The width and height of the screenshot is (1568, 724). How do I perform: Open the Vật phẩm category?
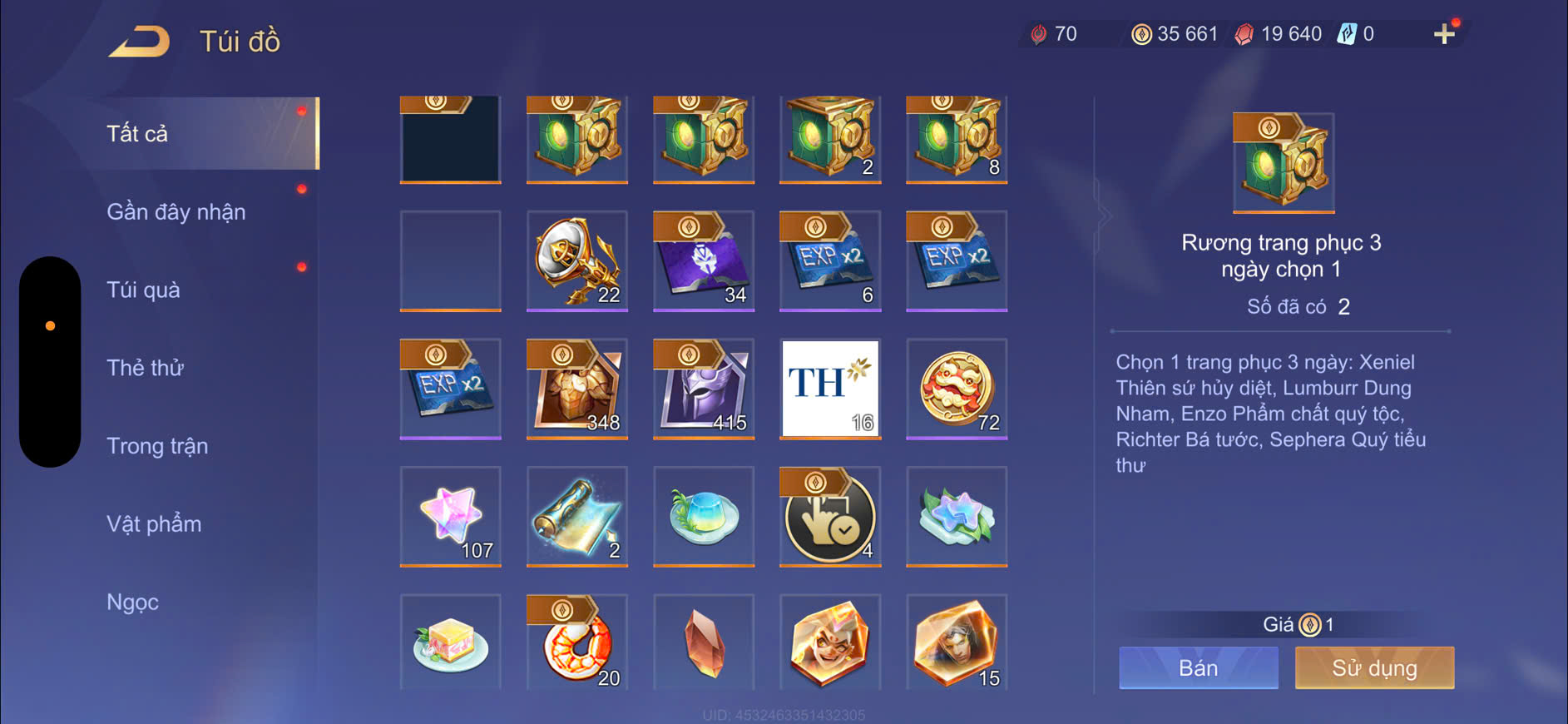pyautogui.click(x=154, y=523)
